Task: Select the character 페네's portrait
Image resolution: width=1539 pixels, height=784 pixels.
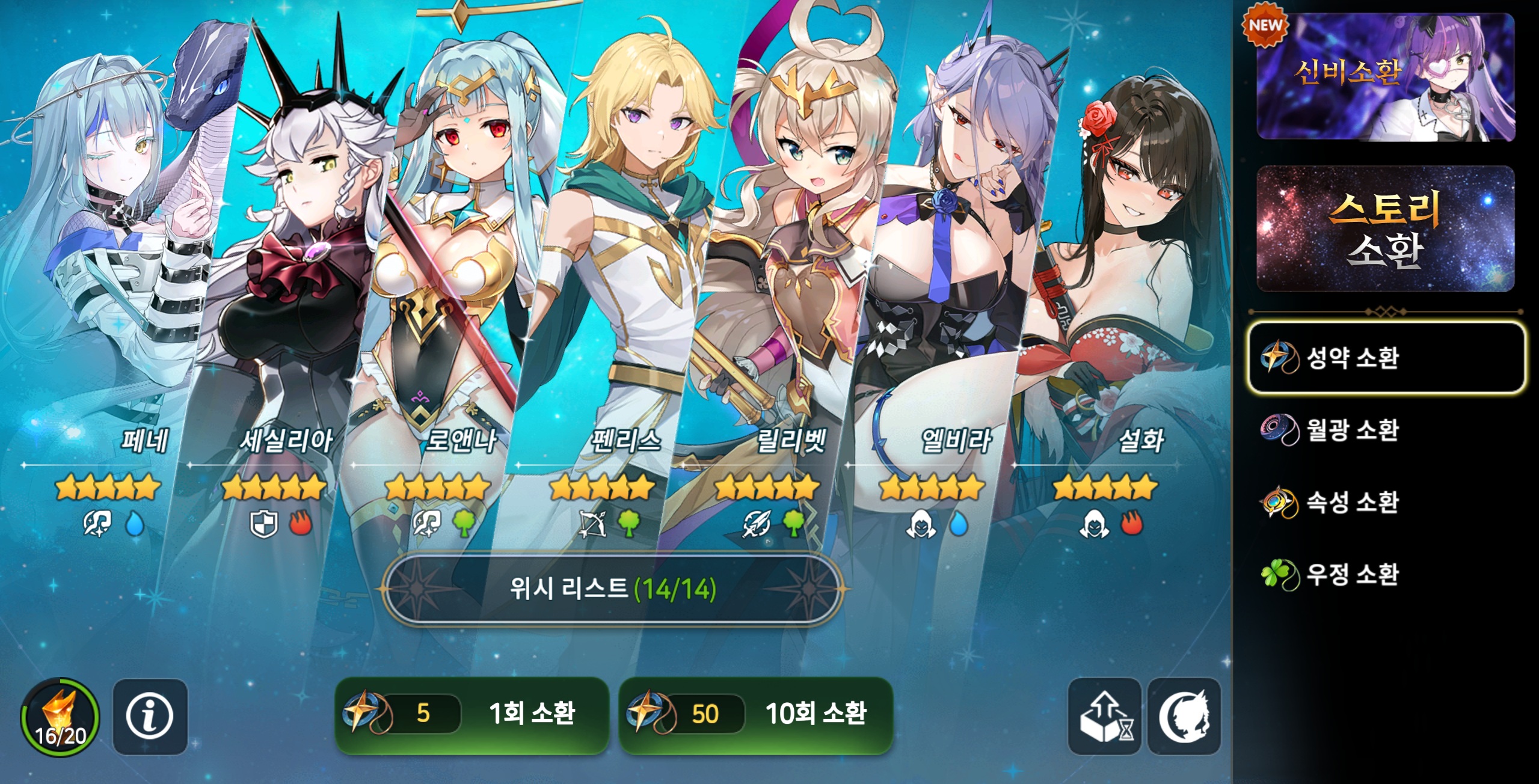Action: (x=126, y=240)
